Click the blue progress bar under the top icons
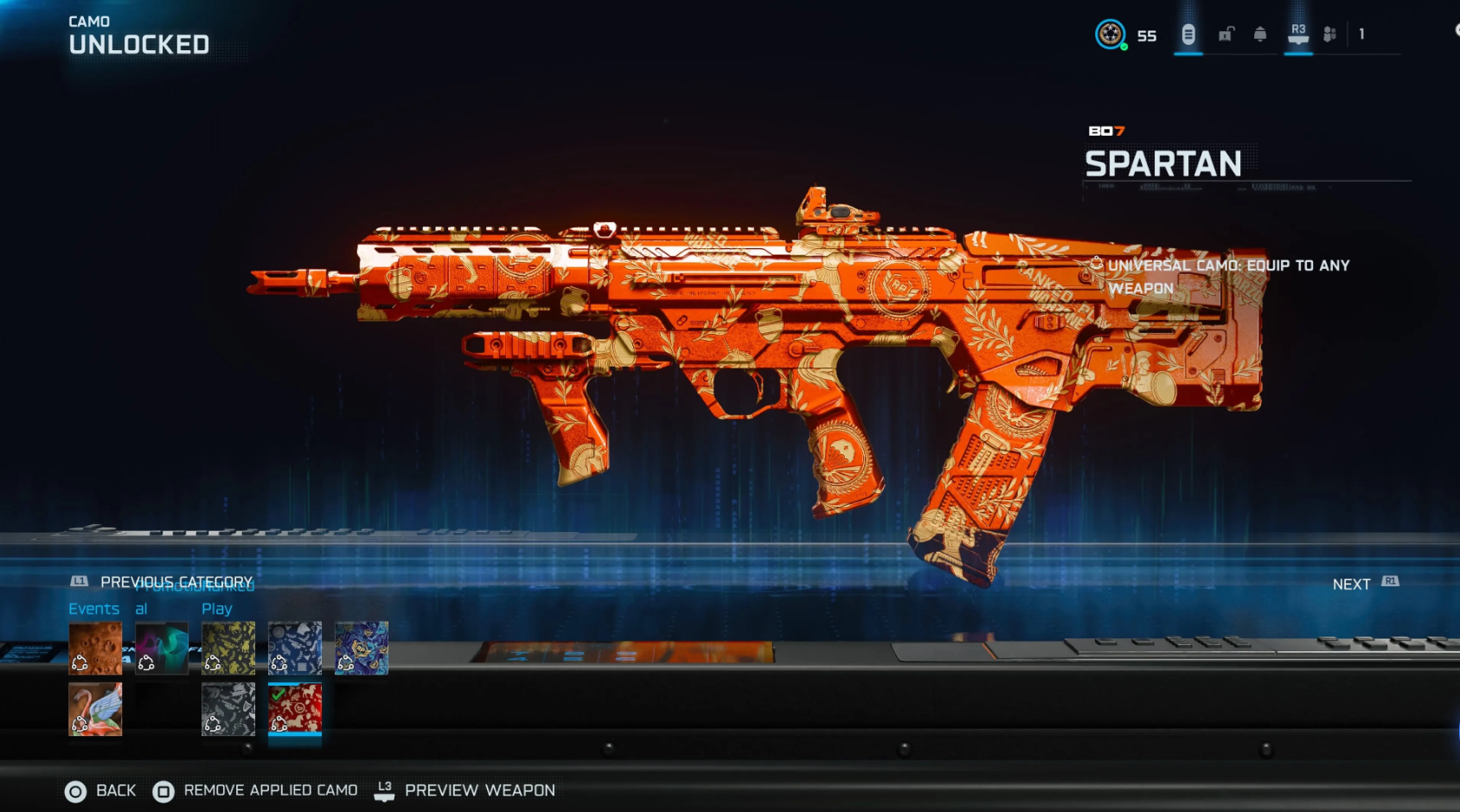Screen dimensions: 1460x812 (1188, 54)
